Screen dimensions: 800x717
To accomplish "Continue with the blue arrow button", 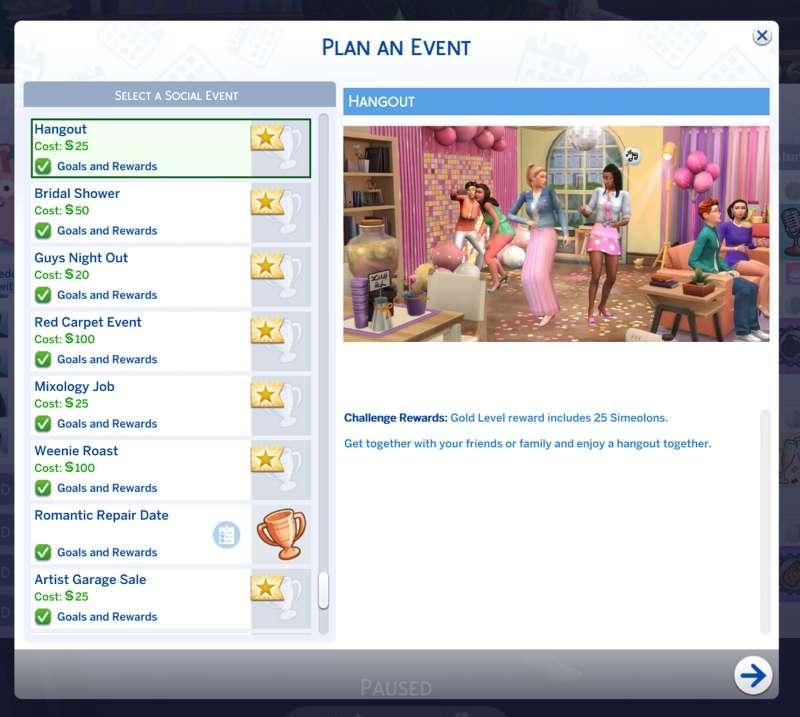I will [752, 675].
